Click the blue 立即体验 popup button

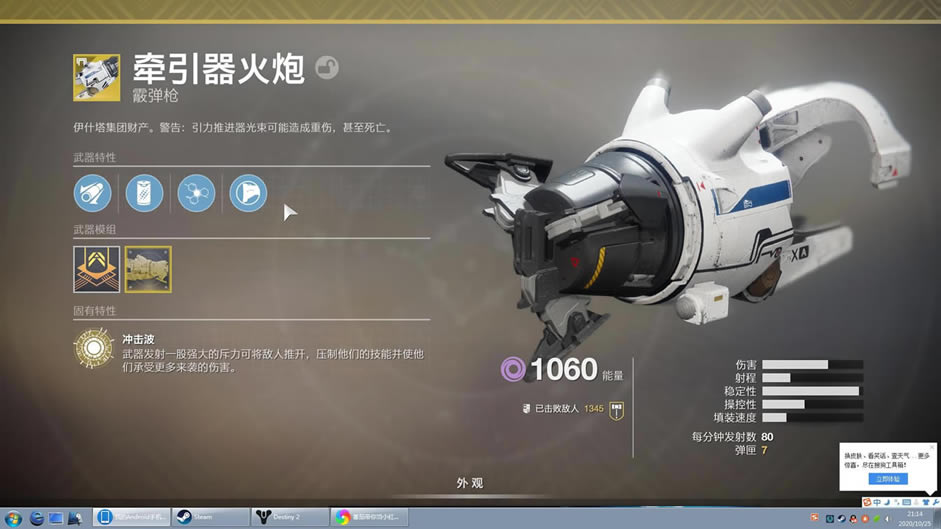click(887, 479)
